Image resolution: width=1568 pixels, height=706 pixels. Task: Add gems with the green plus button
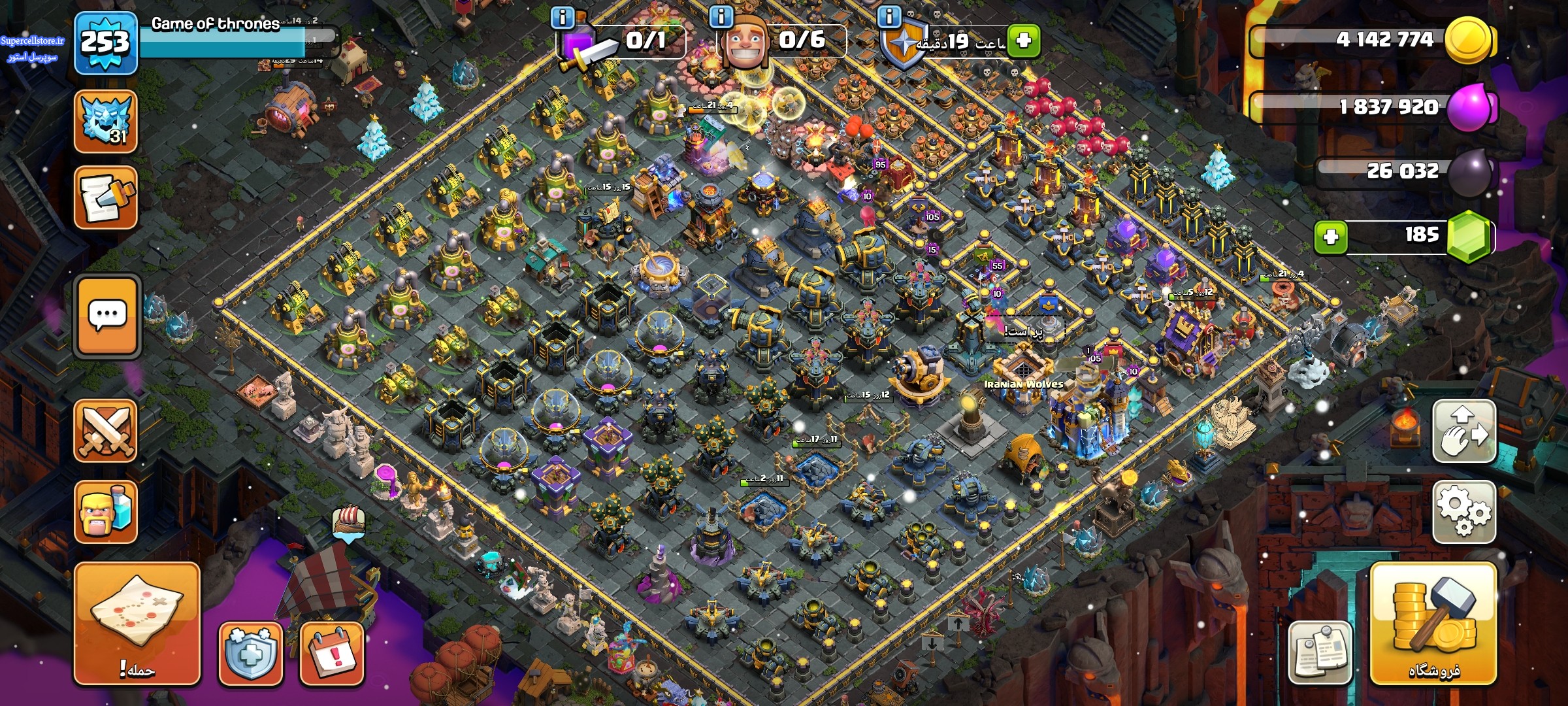pos(1331,236)
